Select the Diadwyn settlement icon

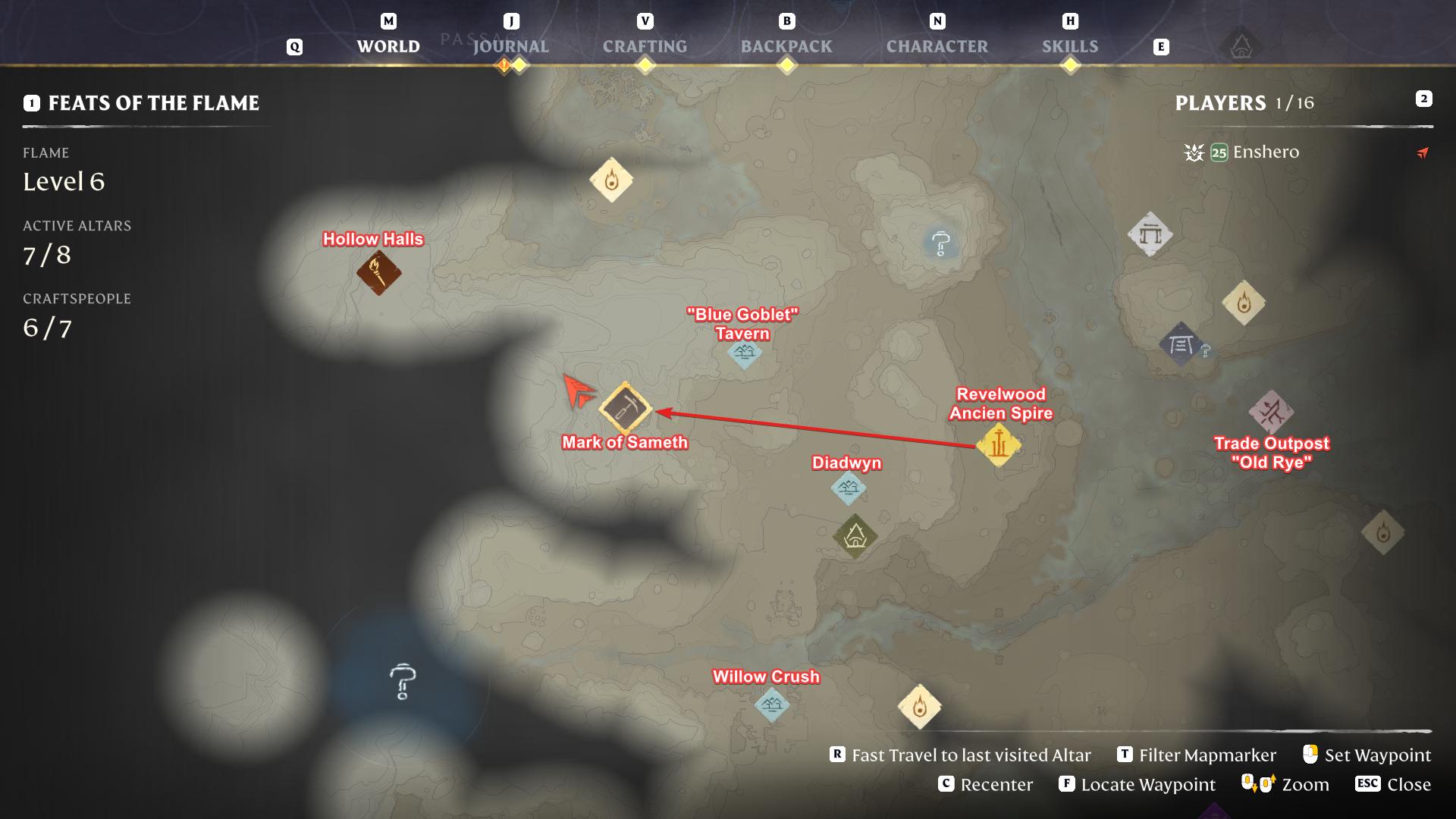coord(848,490)
